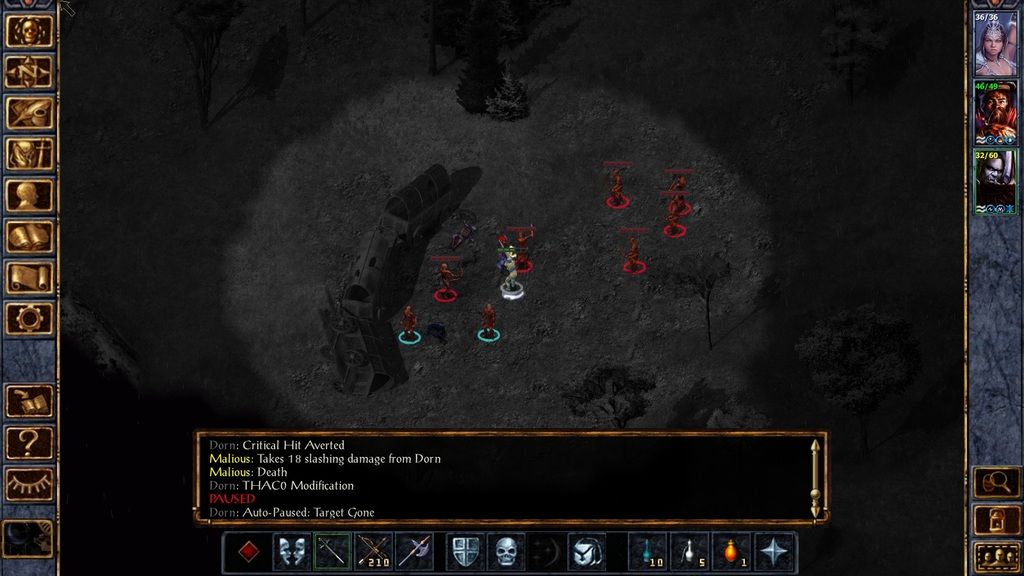Equip the crossed arrows showing 210
The width and height of the screenshot is (1024, 576).
pos(373,551)
